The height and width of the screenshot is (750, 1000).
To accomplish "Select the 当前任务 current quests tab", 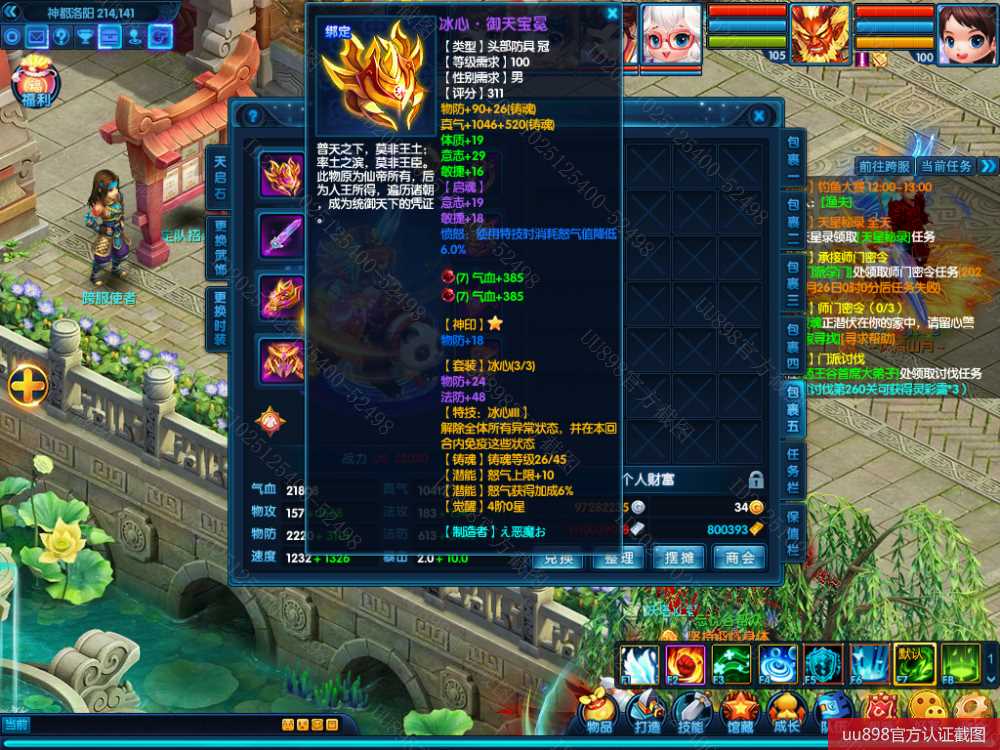I will [946, 166].
